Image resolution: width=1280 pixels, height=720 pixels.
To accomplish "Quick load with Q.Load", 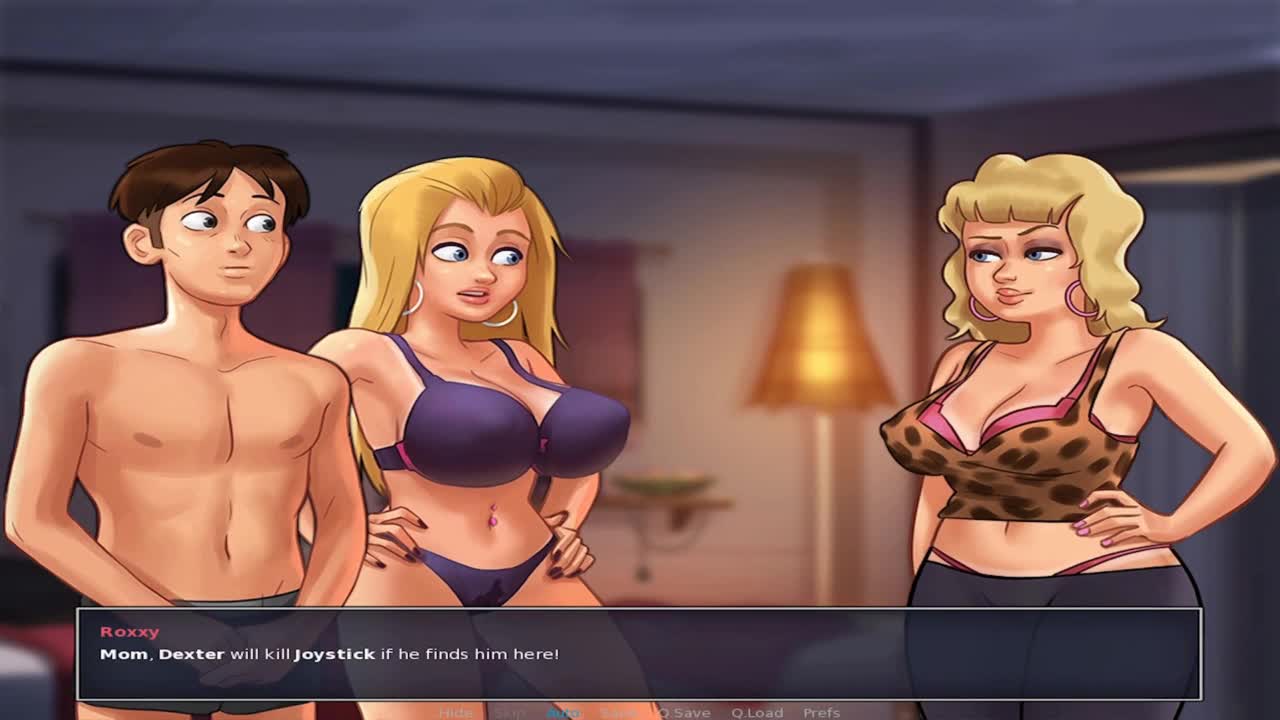I will click(757, 712).
